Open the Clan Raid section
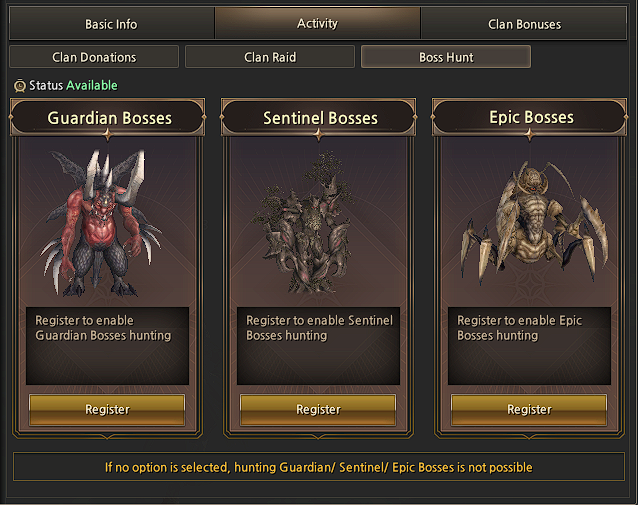 [270, 57]
